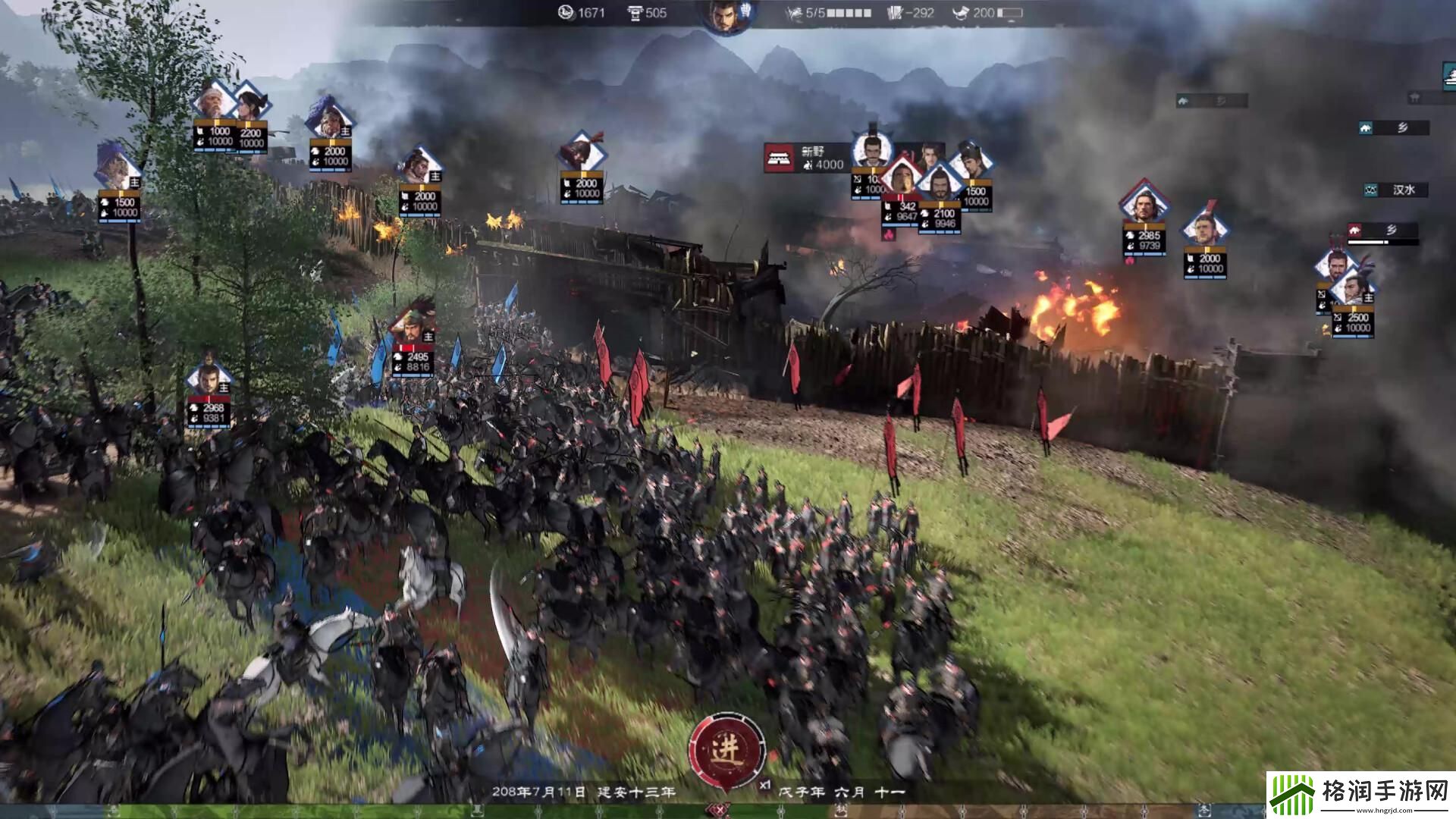Select the army banner with 1000 troops
This screenshot has width=1456, height=819.
click(214, 136)
